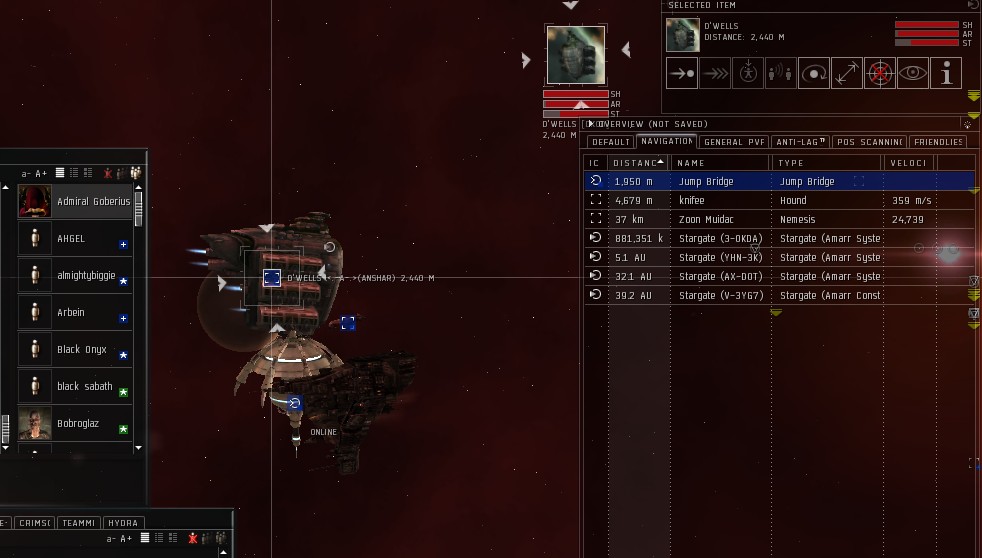Click Bobroglaz in the channel member list
Viewport: 982px width, 558px height.
[x=79, y=424]
